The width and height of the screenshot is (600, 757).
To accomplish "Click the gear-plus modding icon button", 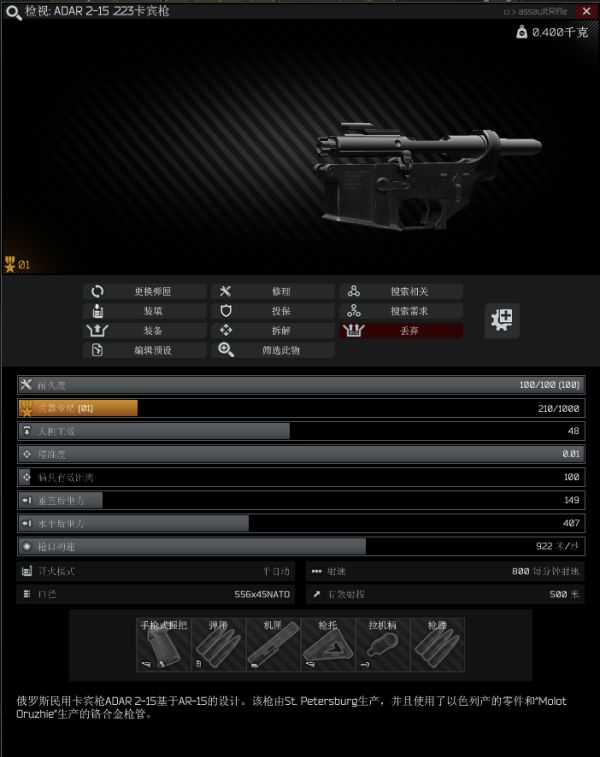I will (x=502, y=320).
